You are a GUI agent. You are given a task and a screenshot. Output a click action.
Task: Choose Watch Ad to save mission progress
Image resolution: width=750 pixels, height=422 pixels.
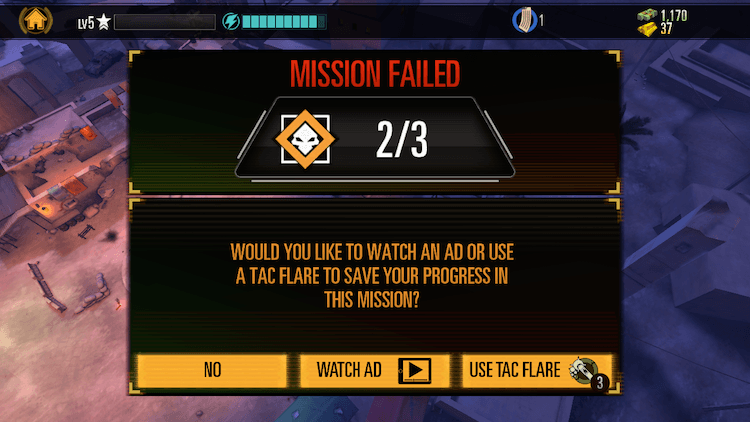(x=374, y=370)
